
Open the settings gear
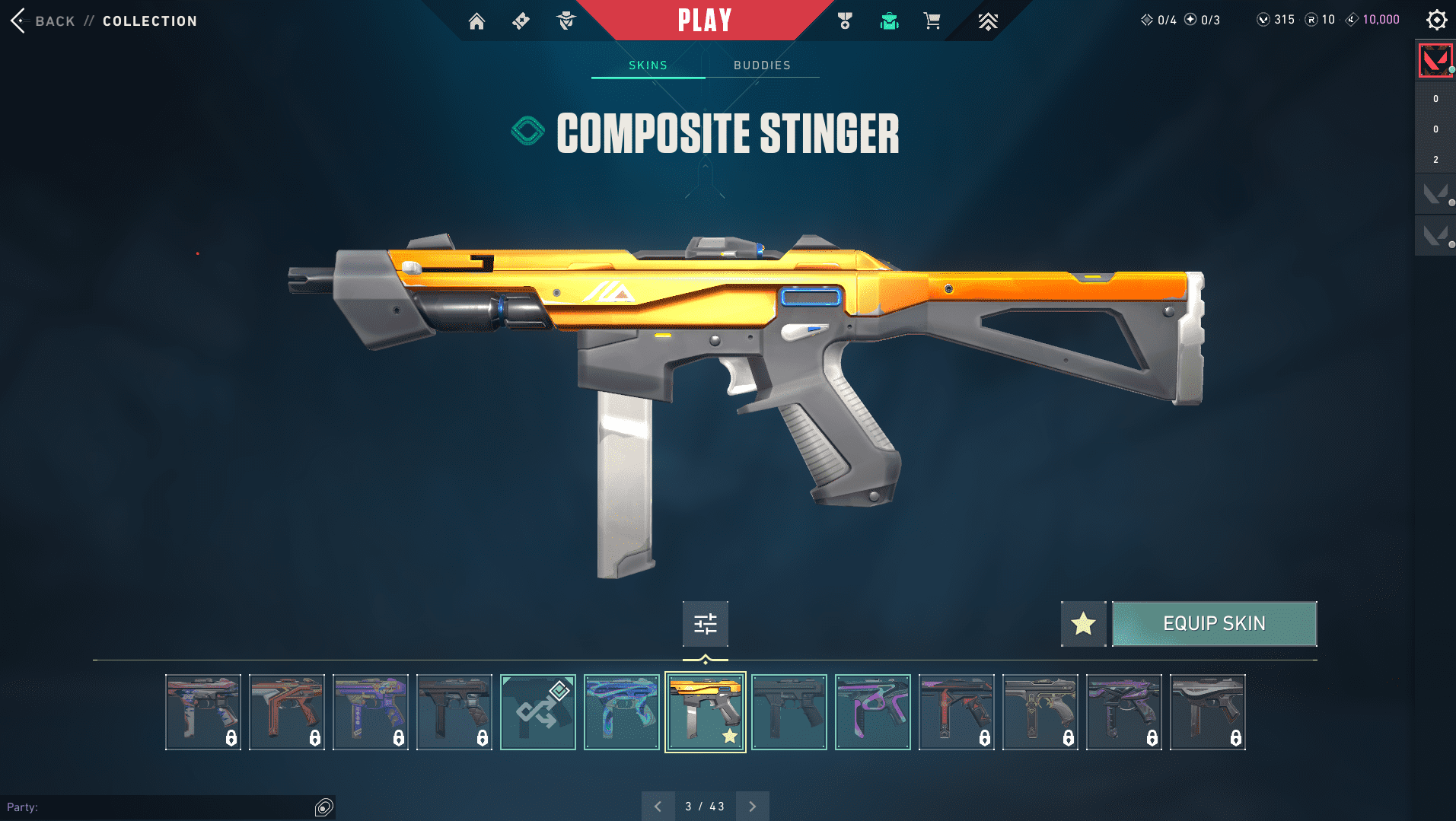coord(1436,20)
